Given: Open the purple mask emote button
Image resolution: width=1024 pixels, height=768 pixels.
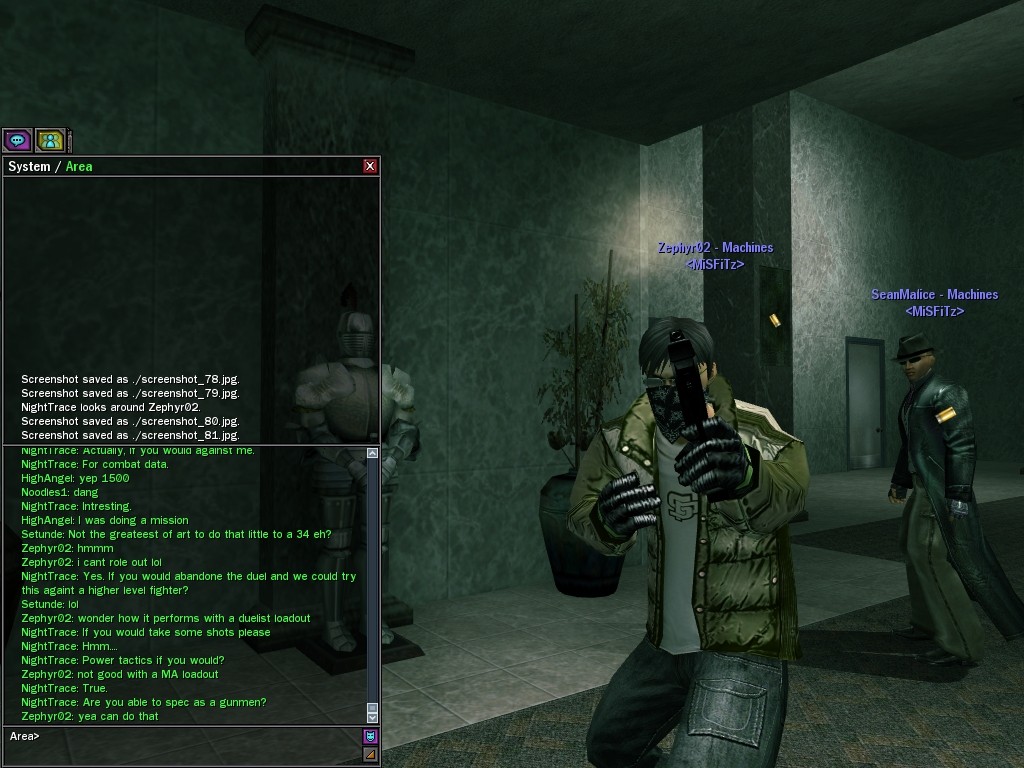Looking at the screenshot, I should 370,736.
